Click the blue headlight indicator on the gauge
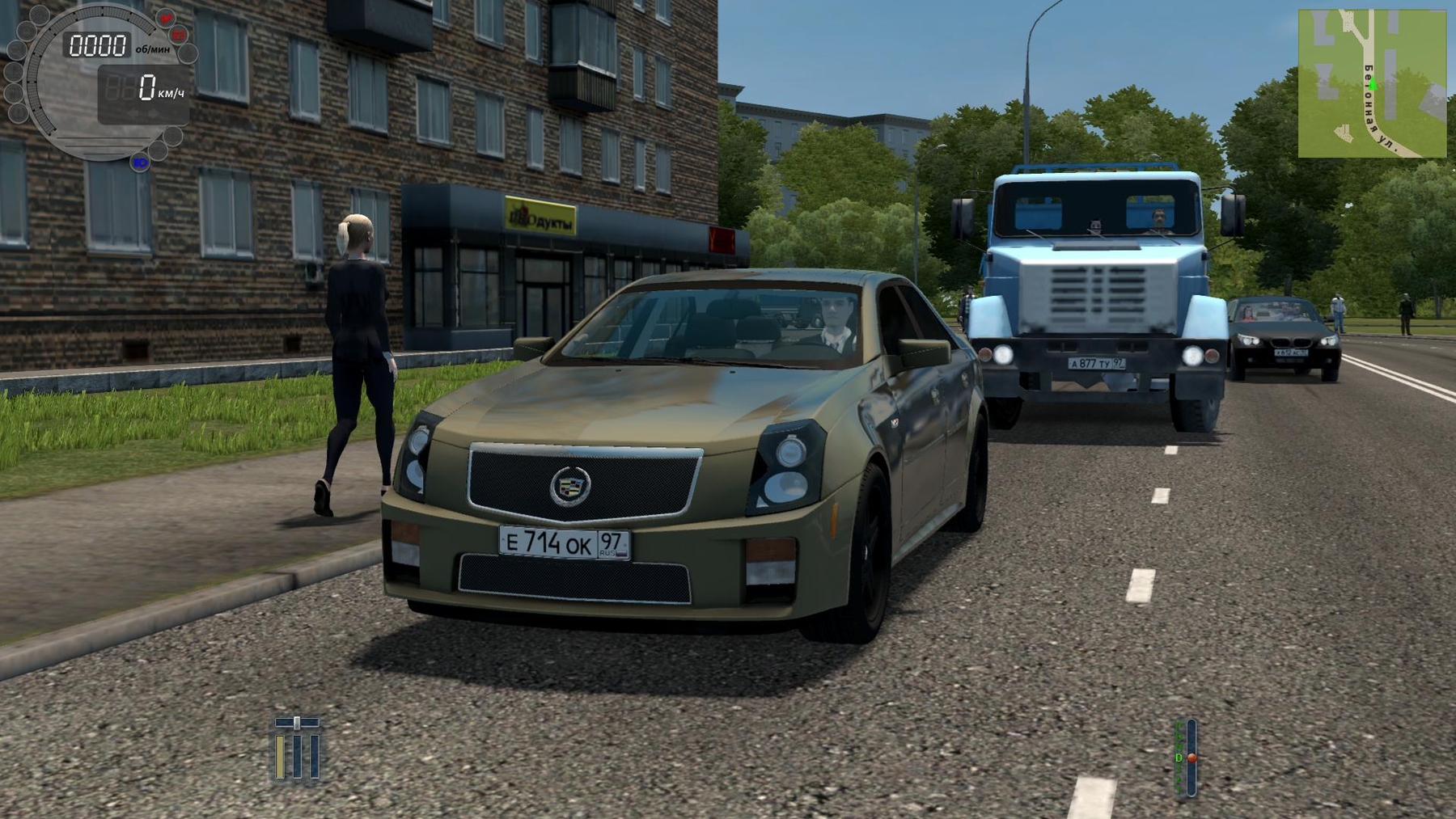Viewport: 1456px width, 819px height. click(x=141, y=163)
